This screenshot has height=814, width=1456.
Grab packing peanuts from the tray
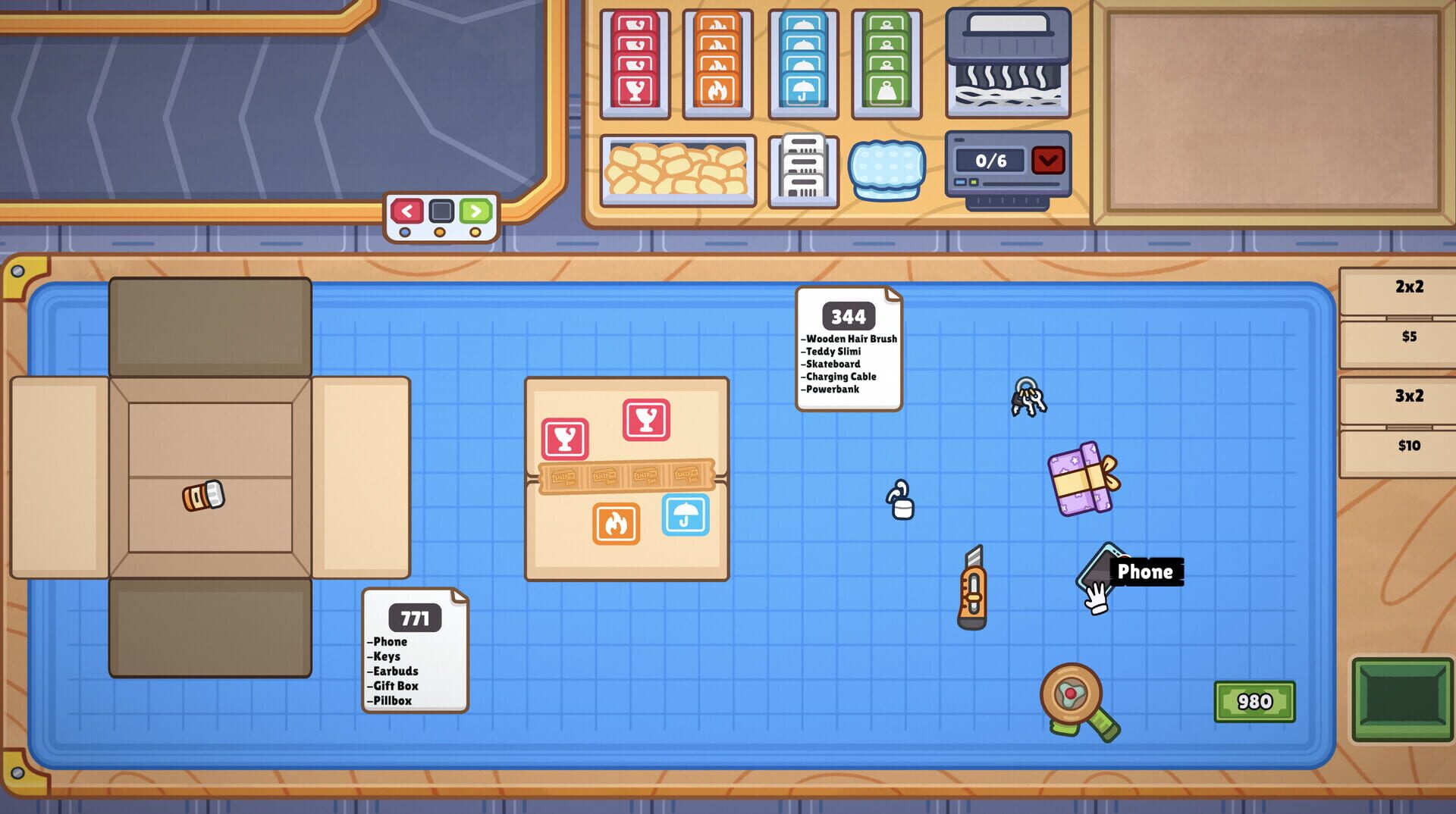(677, 171)
